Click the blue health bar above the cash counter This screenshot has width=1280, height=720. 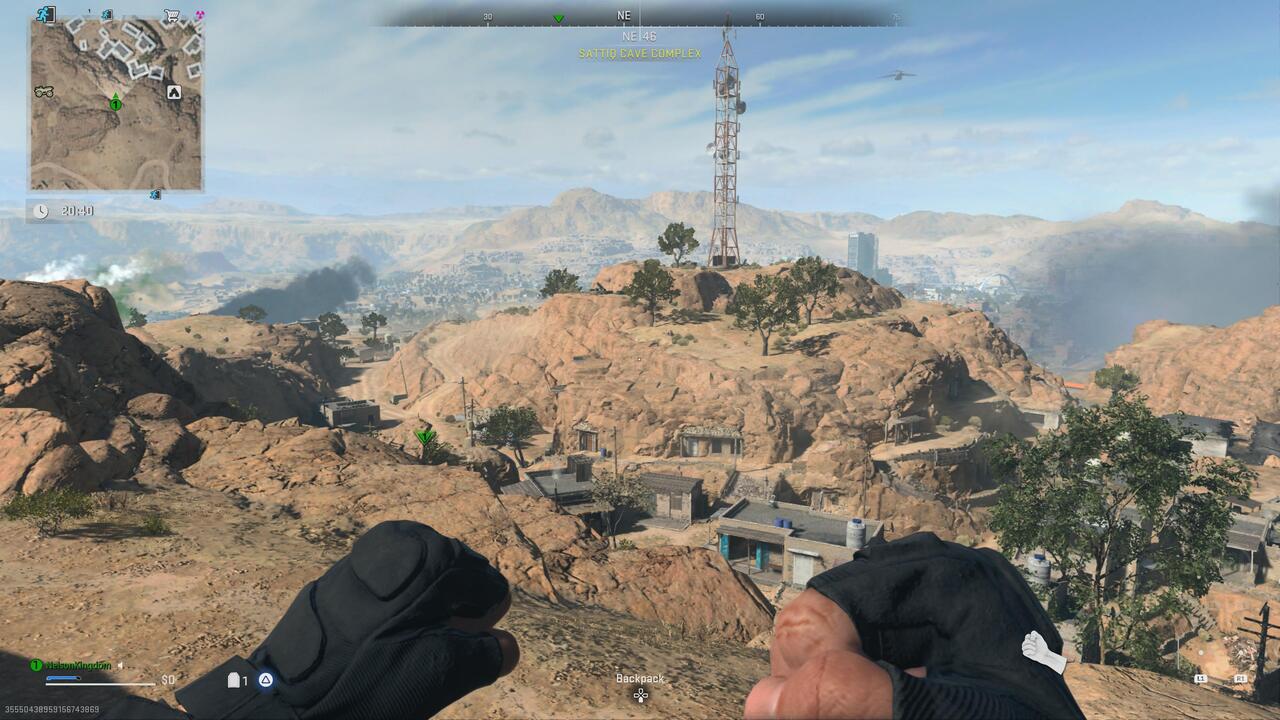(x=63, y=679)
